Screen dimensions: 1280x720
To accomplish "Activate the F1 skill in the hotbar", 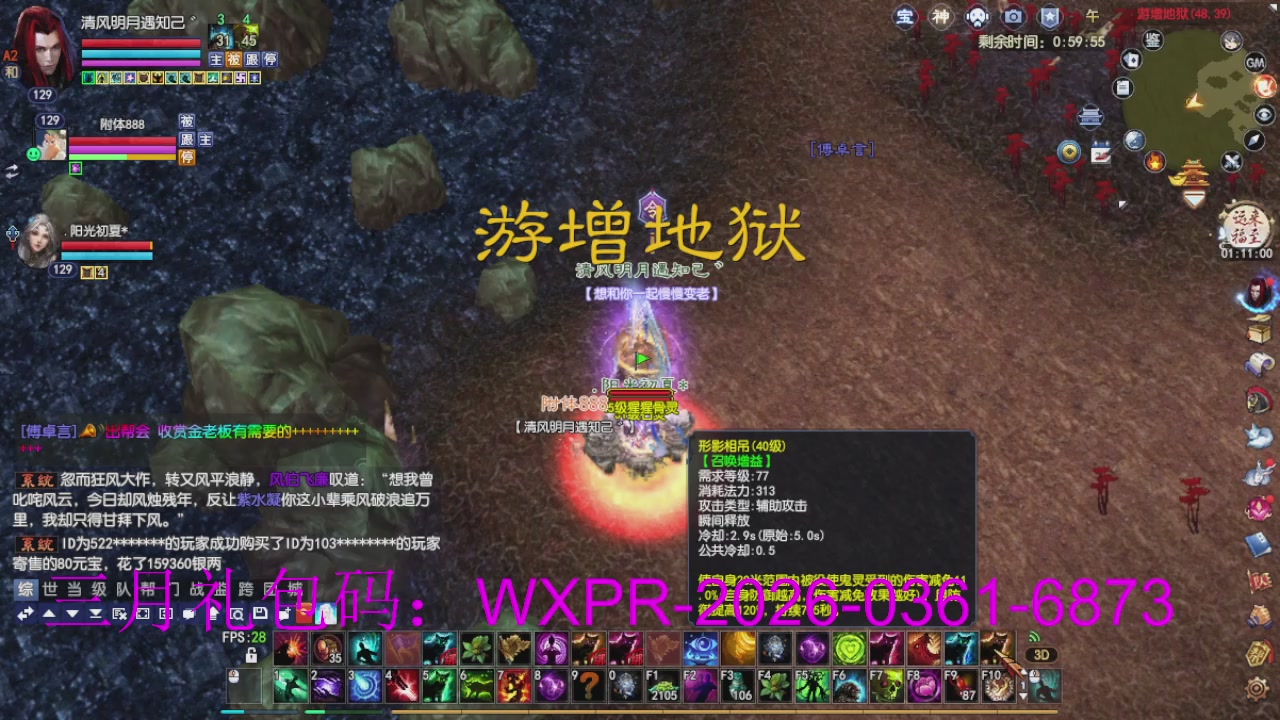I will click(x=663, y=685).
